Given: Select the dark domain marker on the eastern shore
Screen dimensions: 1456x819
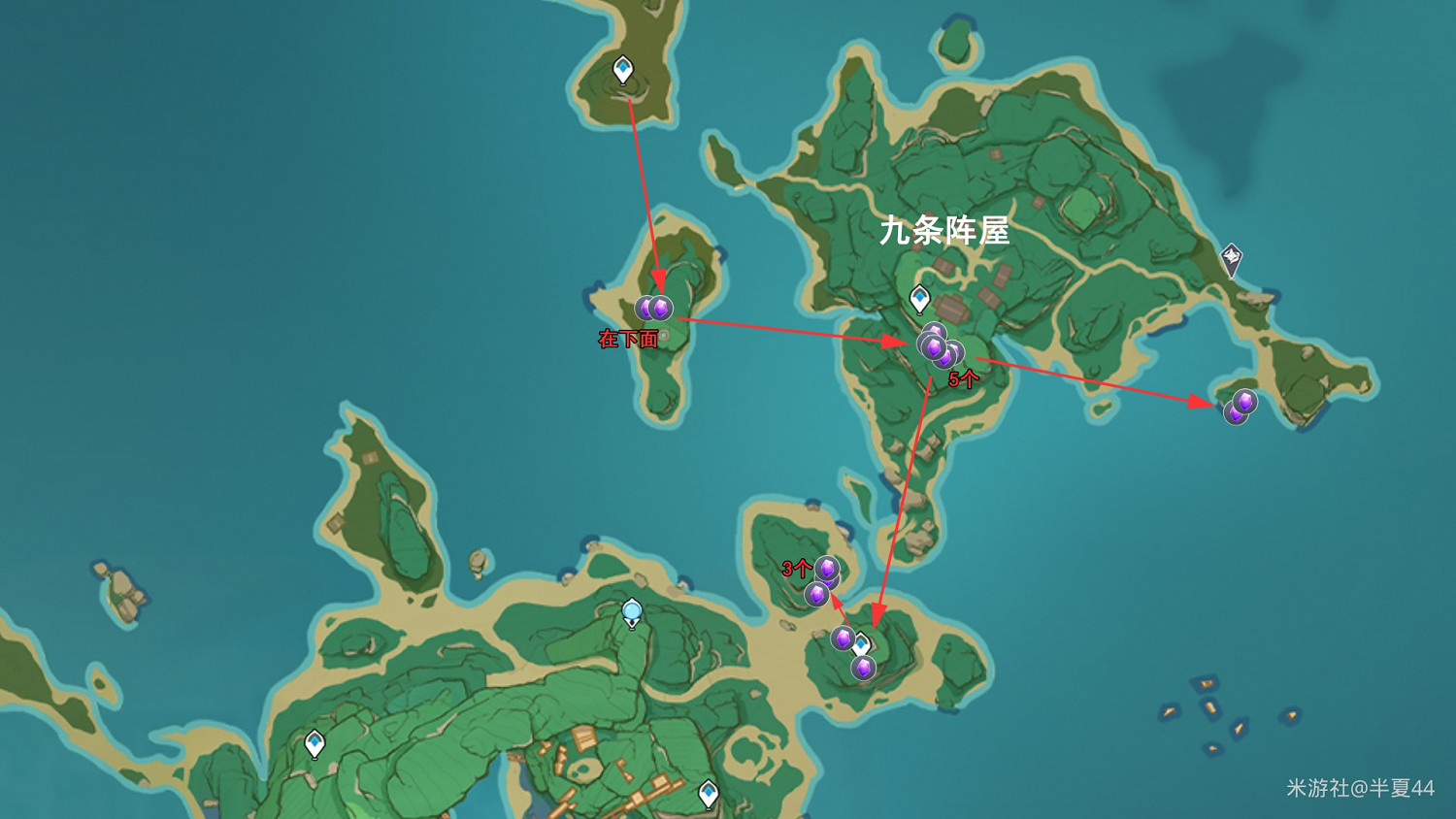Looking at the screenshot, I should coord(1232,255).
